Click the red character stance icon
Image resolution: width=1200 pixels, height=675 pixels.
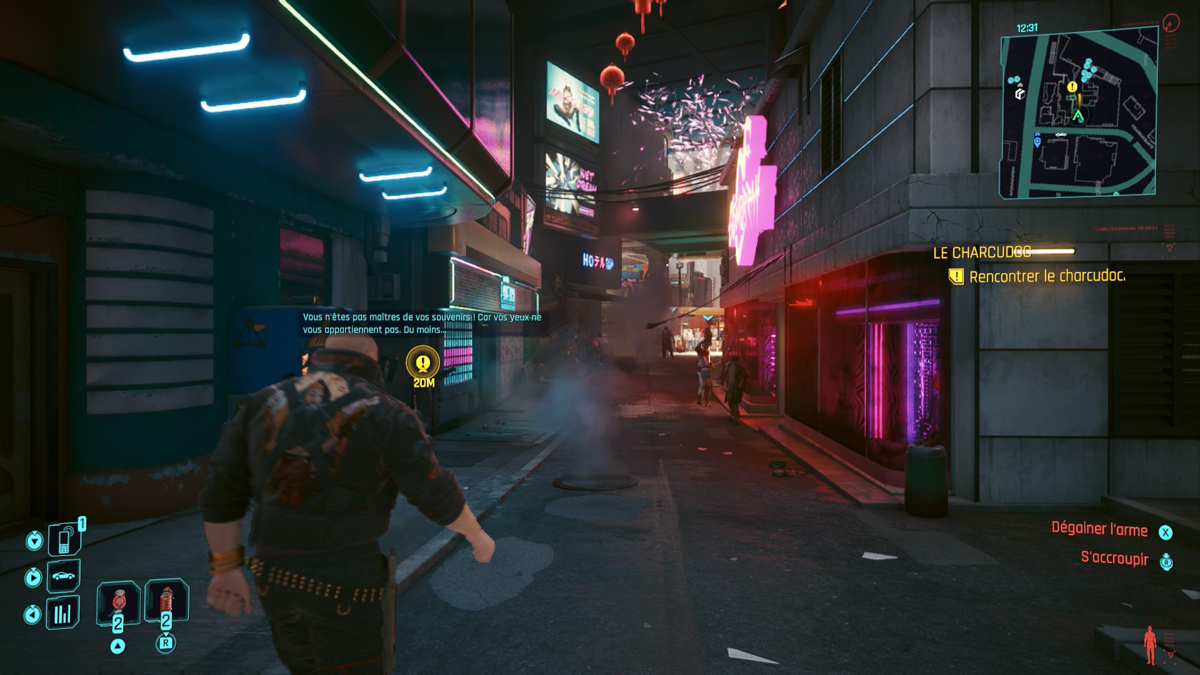(x=1150, y=644)
